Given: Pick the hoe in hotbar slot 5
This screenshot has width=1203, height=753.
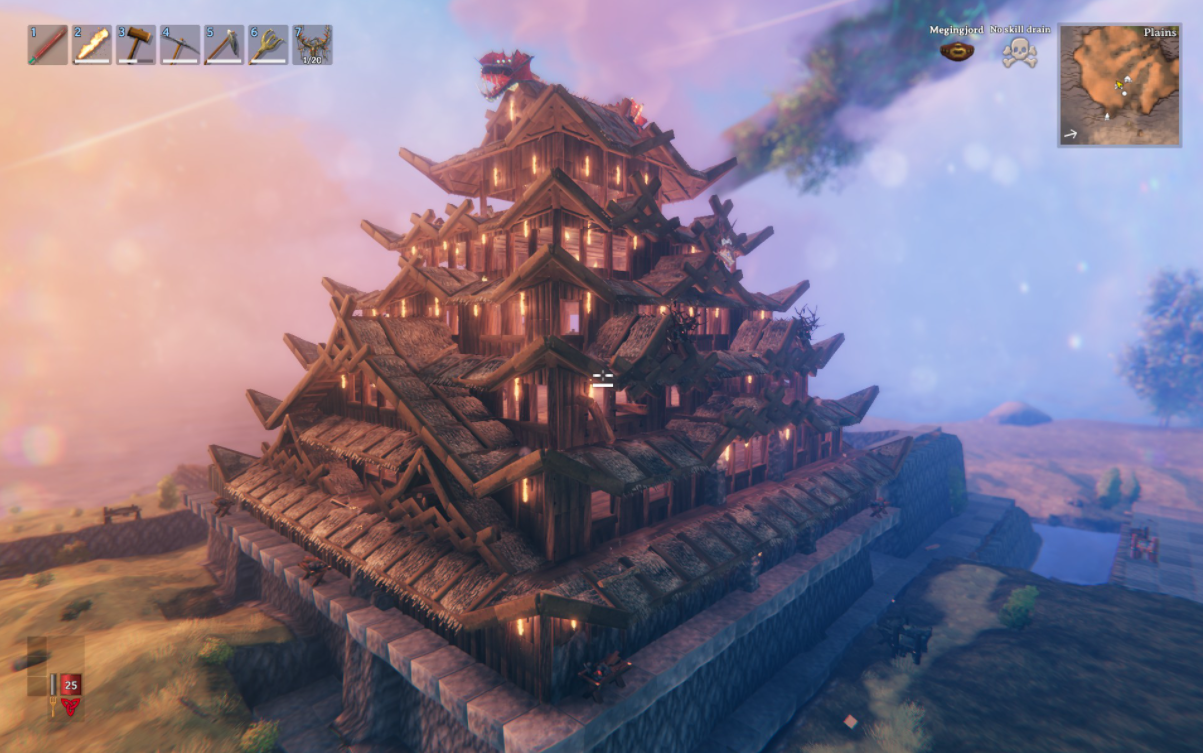Looking at the screenshot, I should pos(224,45).
